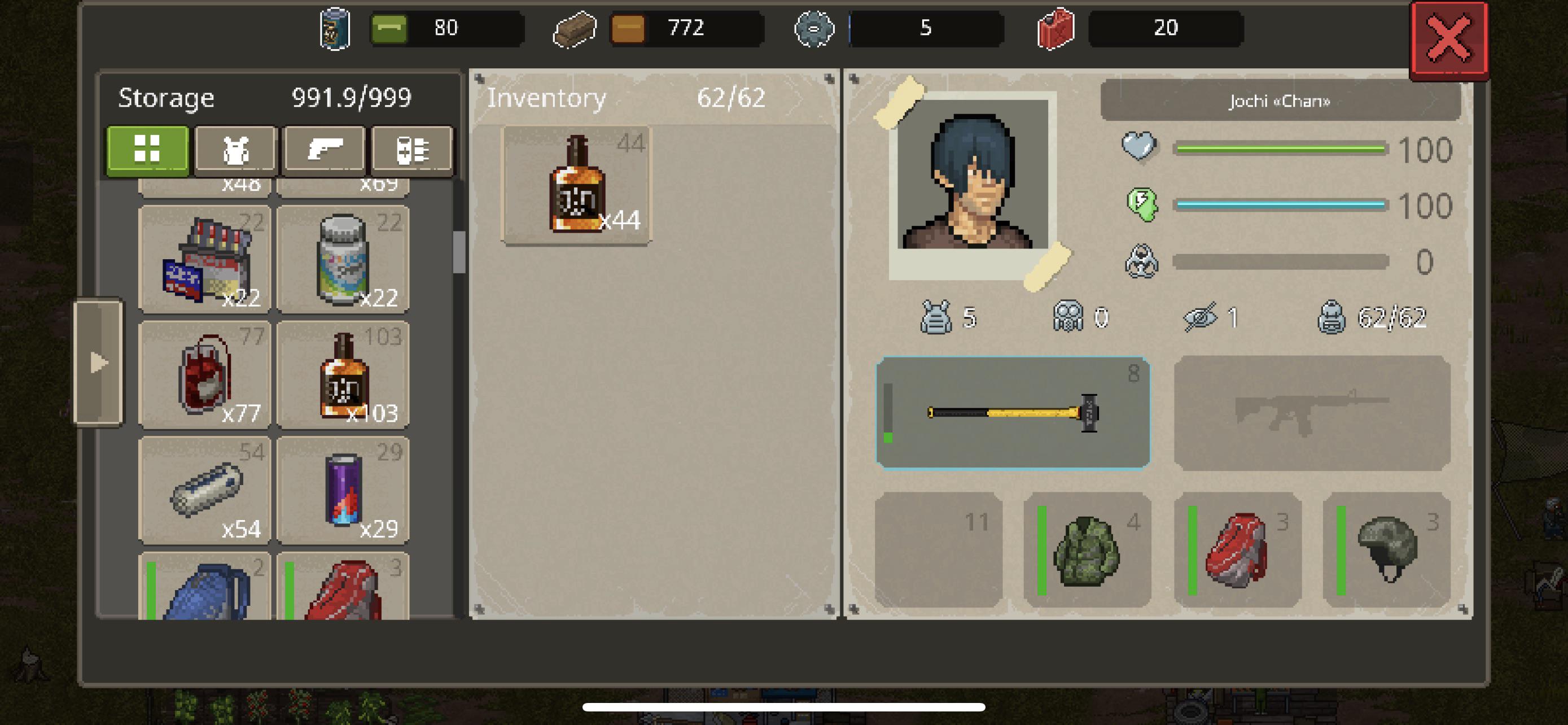This screenshot has width=1568, height=725.
Task: Select the grid view filter in Storage
Action: pyautogui.click(x=147, y=150)
